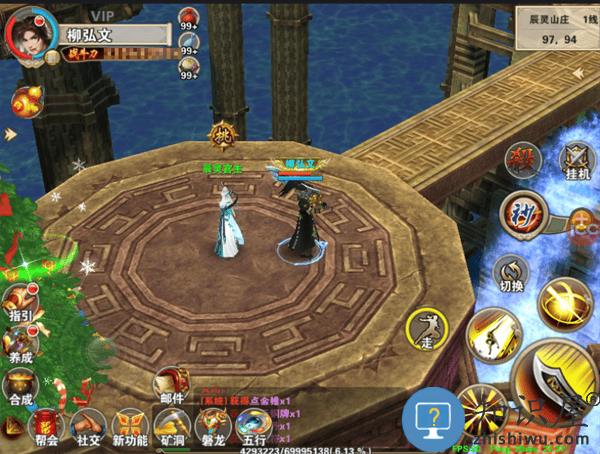600x454 pixels.
Task: Open the 辰灵山庄 location panel
Action: point(554,29)
